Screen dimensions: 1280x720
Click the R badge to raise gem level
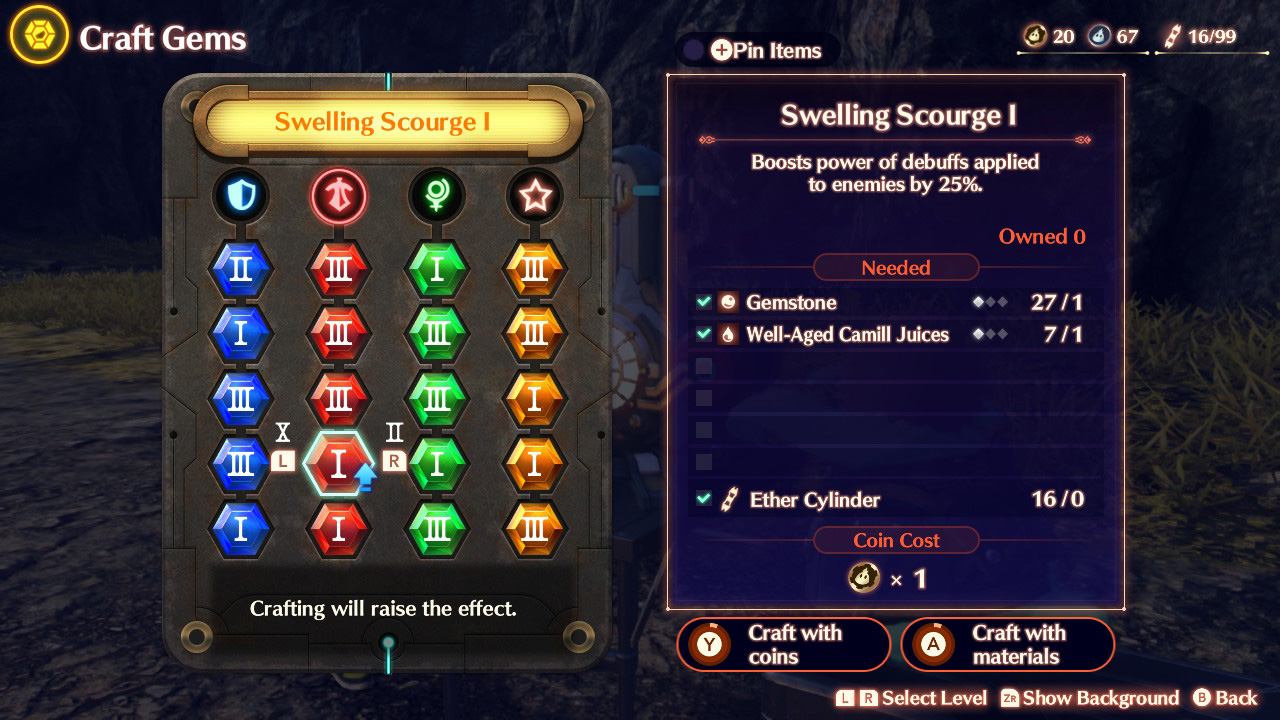pos(392,461)
